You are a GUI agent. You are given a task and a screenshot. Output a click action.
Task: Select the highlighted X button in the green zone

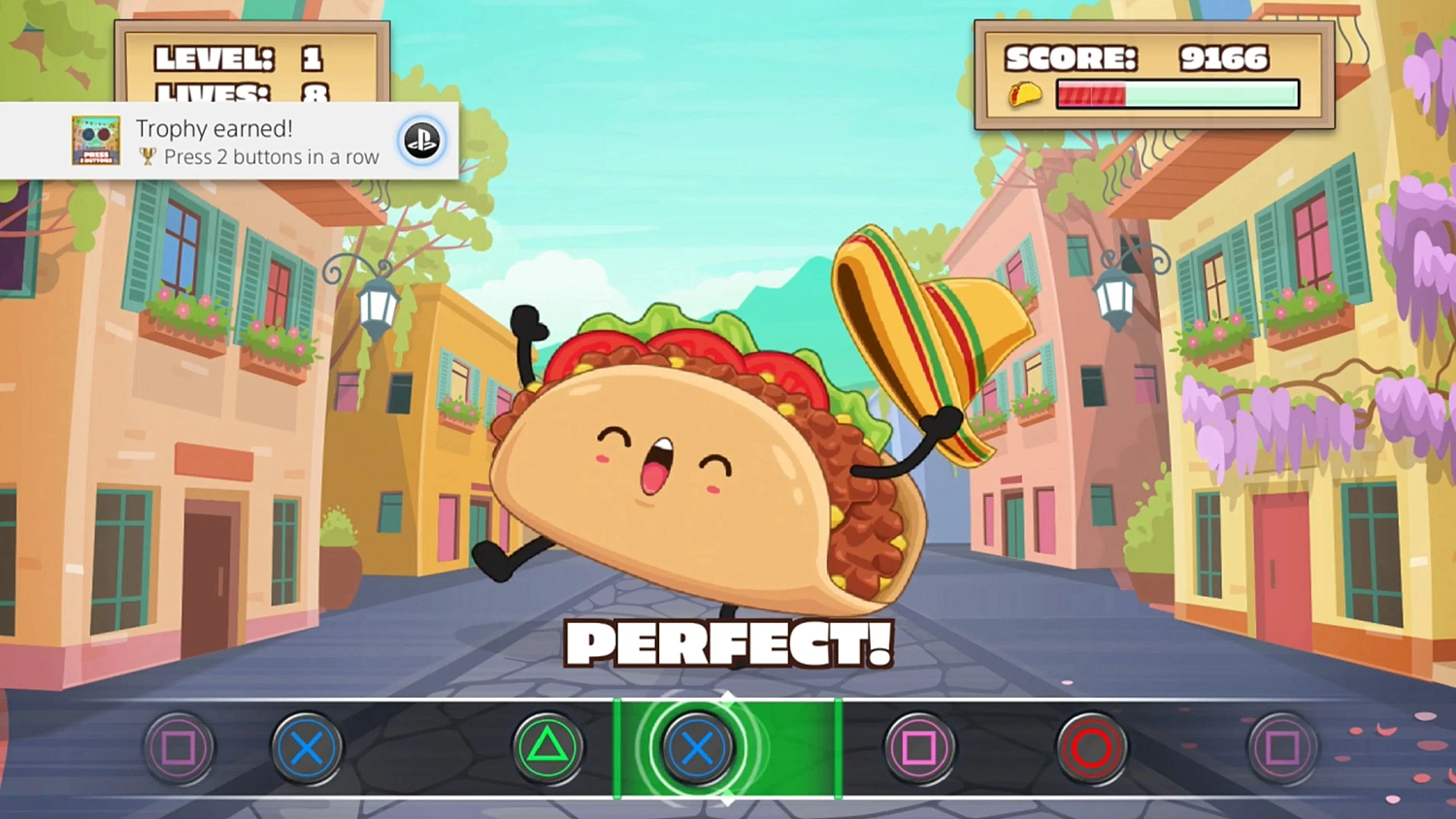click(x=697, y=748)
